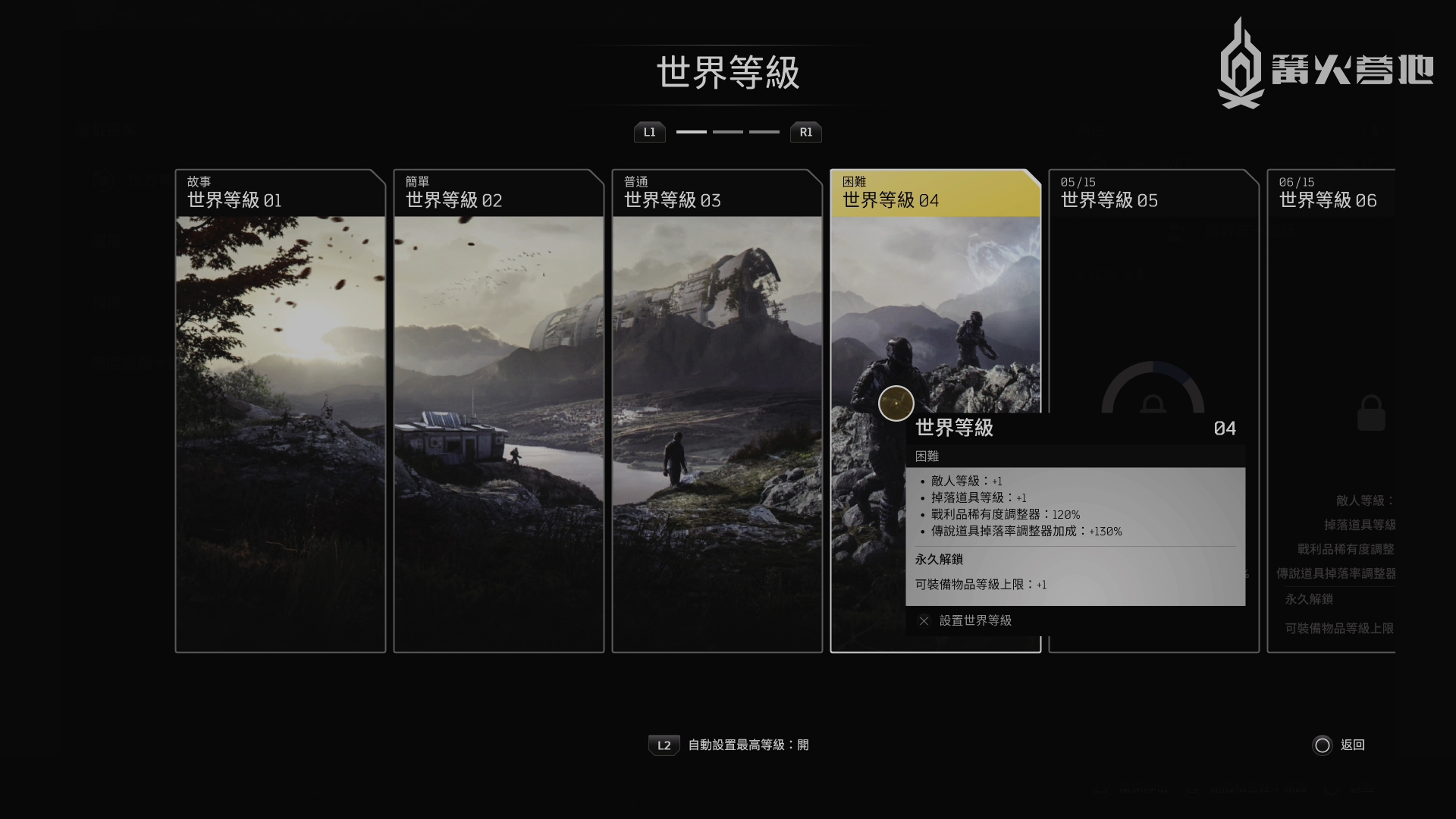Toggle 自動設置最高等級 setting
1456x819 pixels.
coord(729,745)
